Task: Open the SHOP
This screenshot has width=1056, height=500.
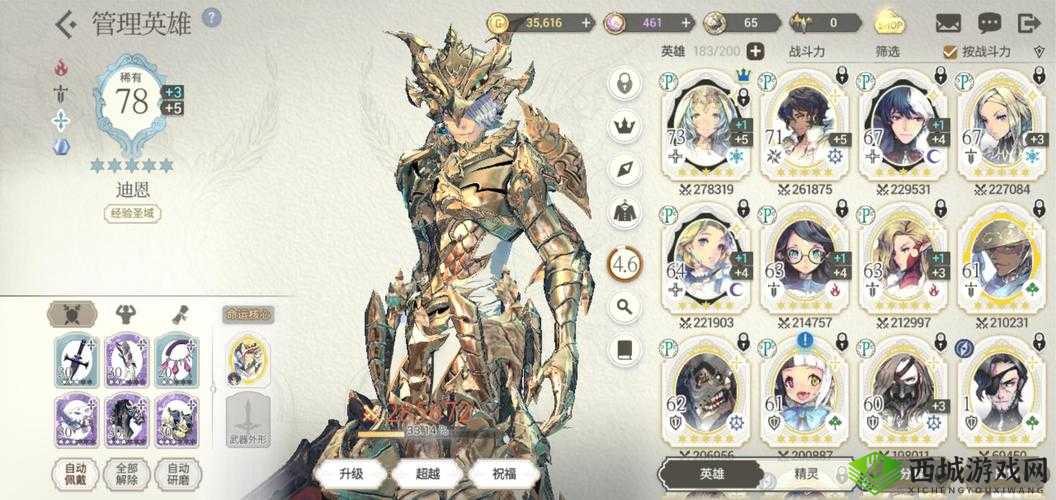Action: click(890, 22)
